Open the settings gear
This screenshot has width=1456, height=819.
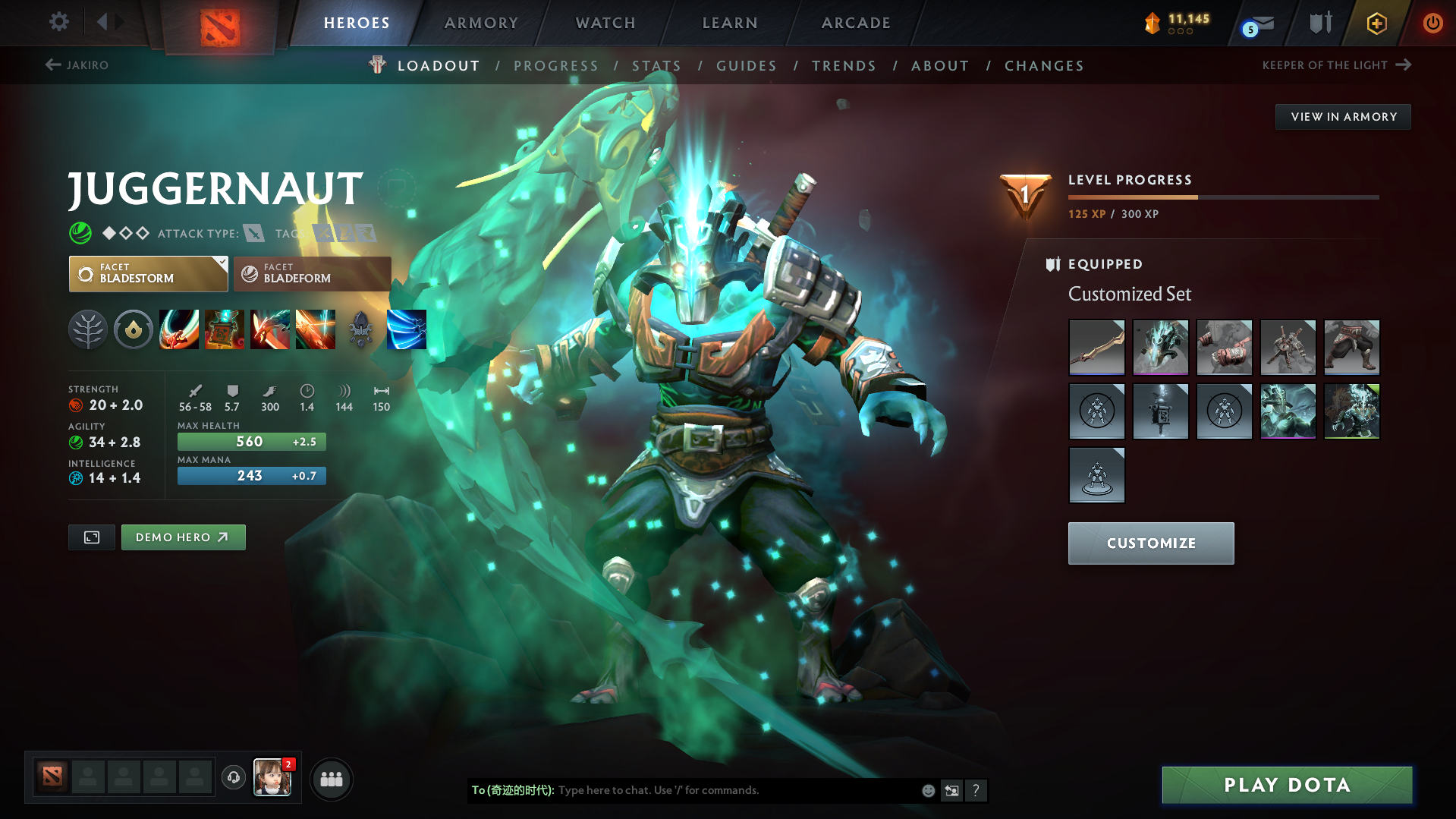58,22
